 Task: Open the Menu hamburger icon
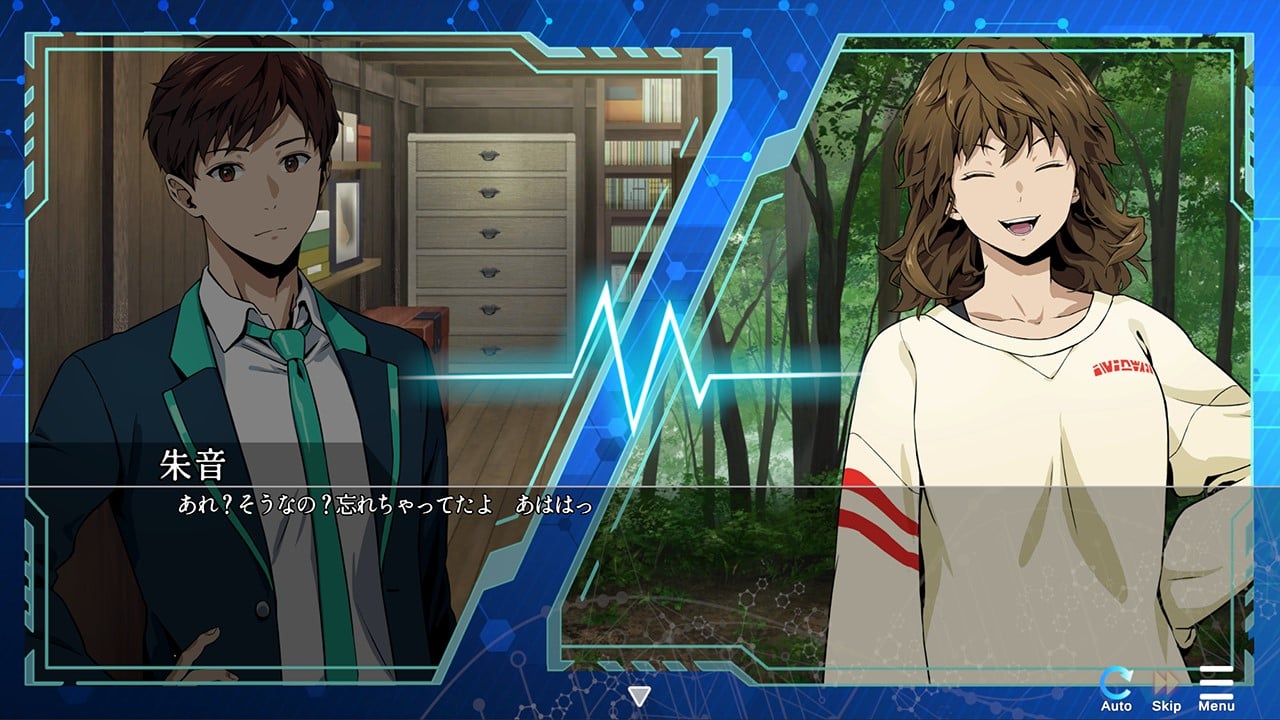[1216, 688]
